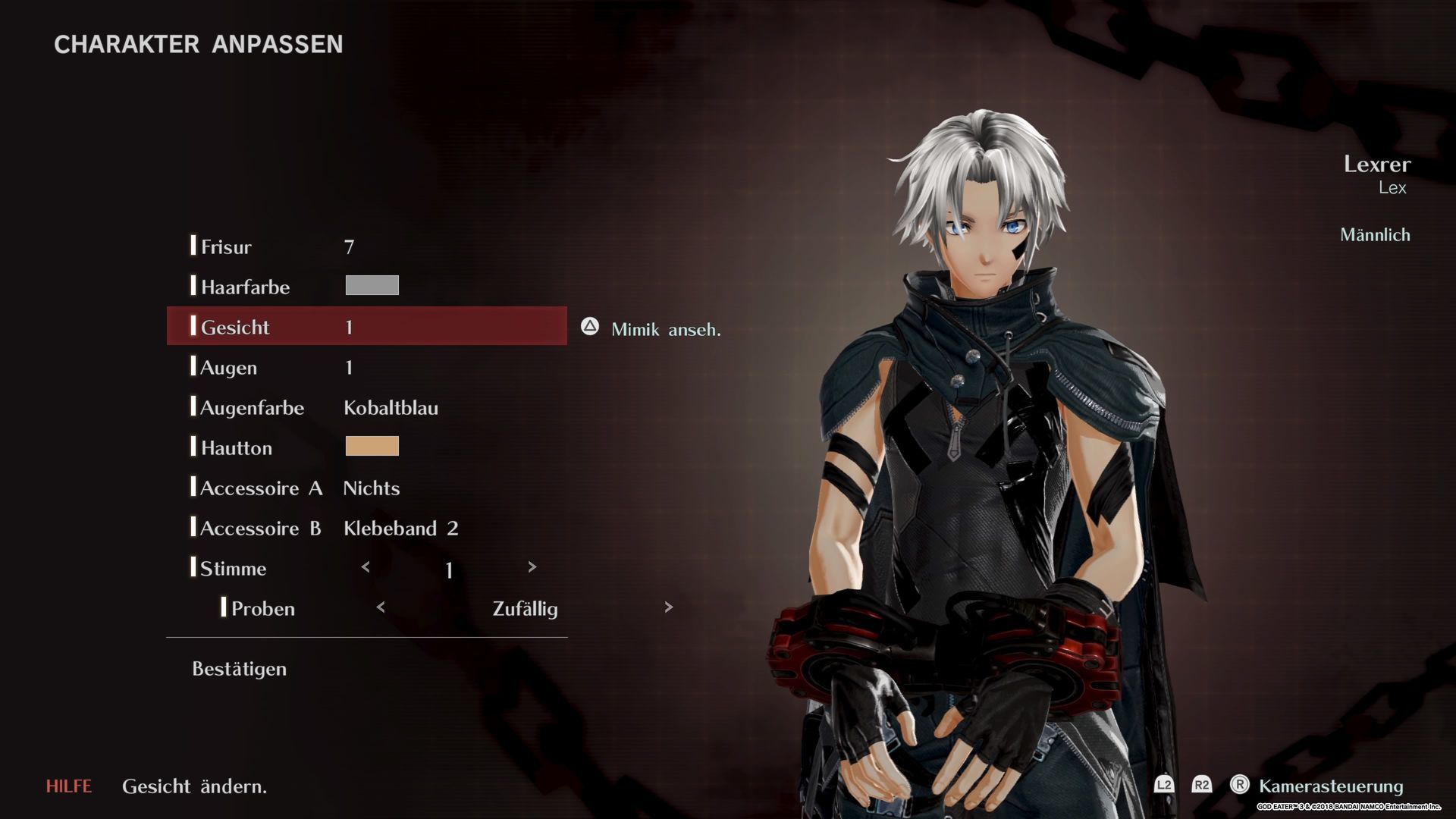This screenshot has height=819, width=1456.
Task: Change the Augenfarbe Kobaltblau setting
Action: [x=391, y=408]
